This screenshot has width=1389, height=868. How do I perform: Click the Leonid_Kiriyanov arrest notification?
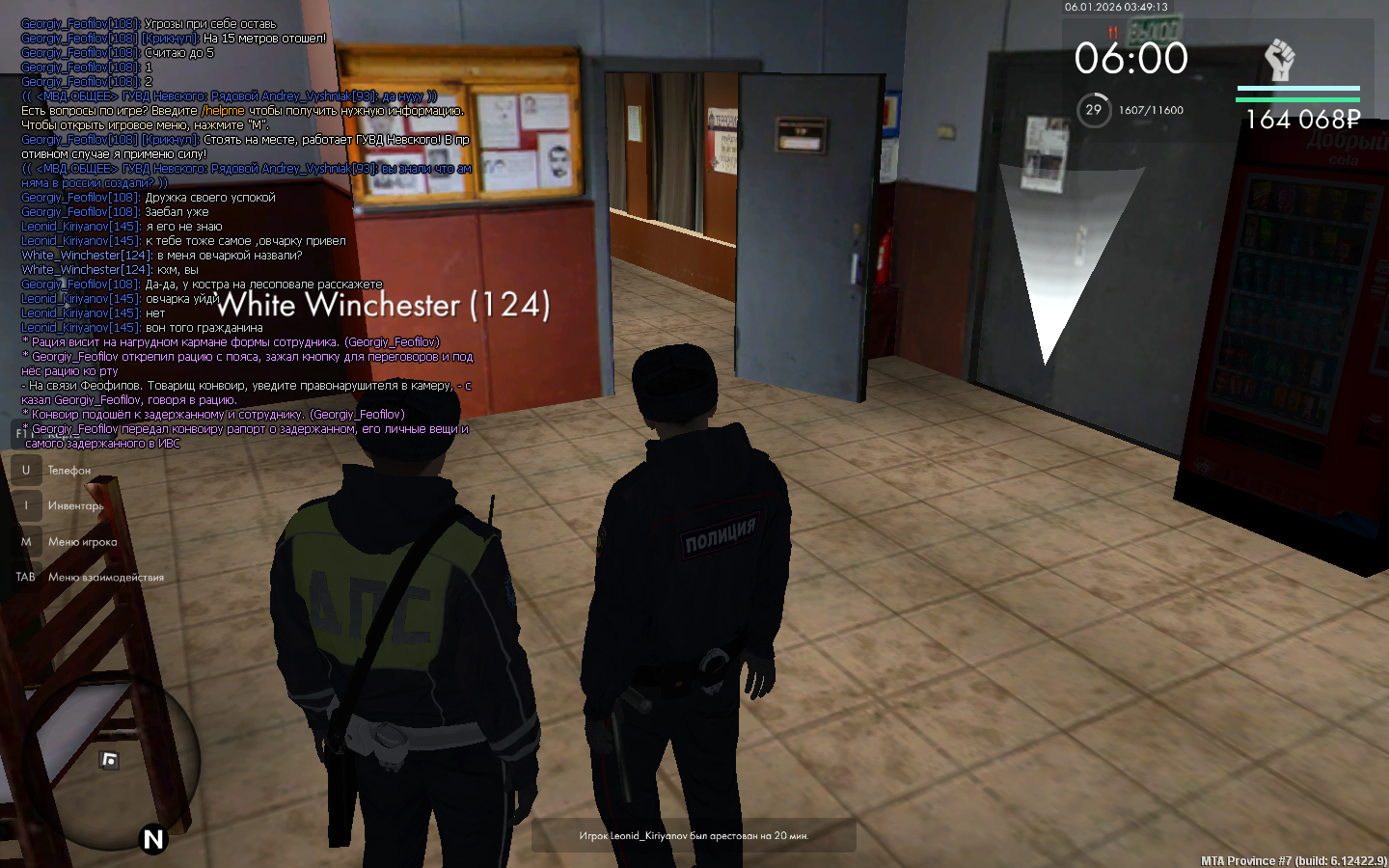tap(694, 835)
